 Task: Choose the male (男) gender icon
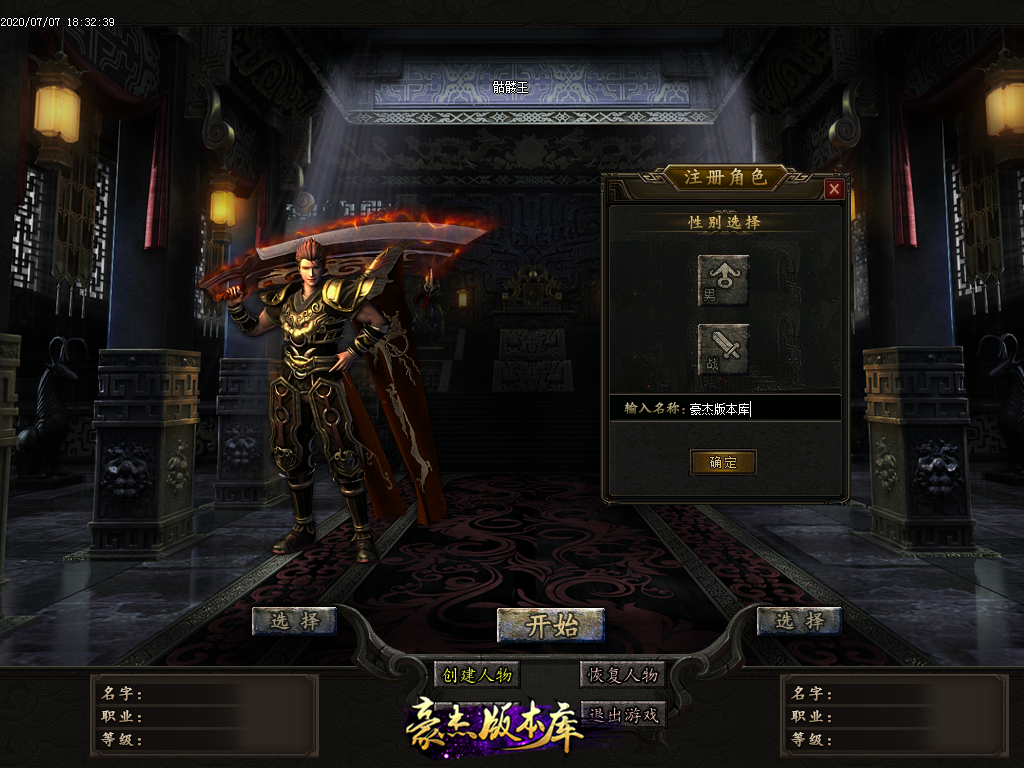[x=723, y=280]
